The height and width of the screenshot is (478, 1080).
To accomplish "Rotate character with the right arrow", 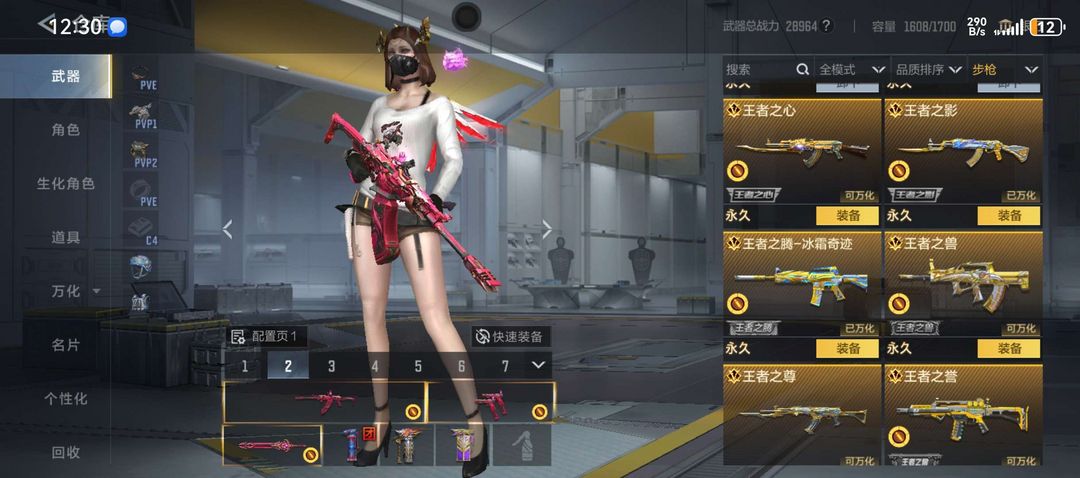I will (546, 229).
